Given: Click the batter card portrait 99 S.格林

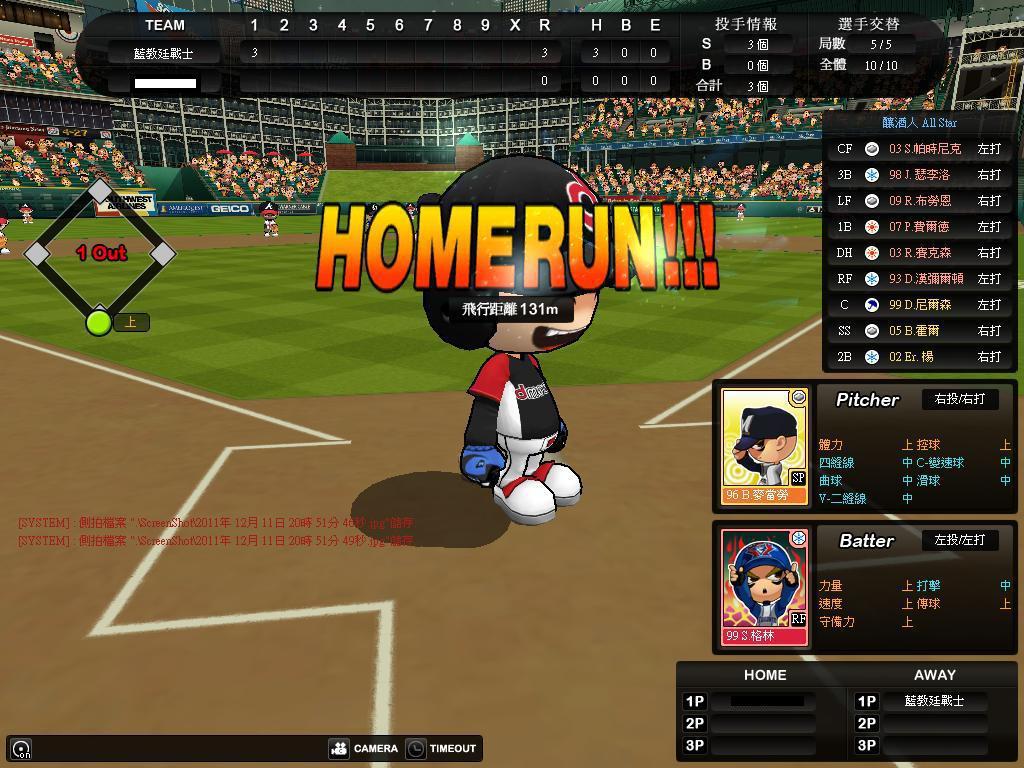Looking at the screenshot, I should tap(765, 587).
